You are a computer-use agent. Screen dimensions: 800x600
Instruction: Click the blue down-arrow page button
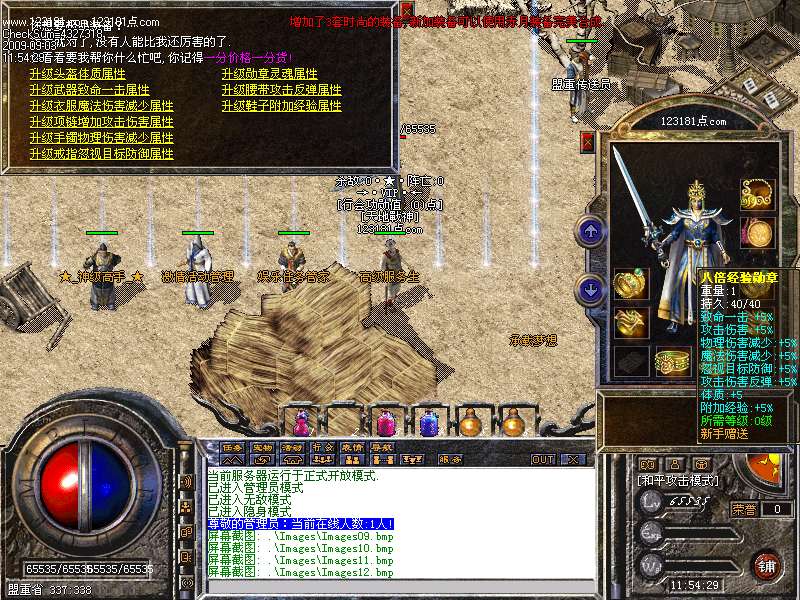pyautogui.click(x=589, y=290)
